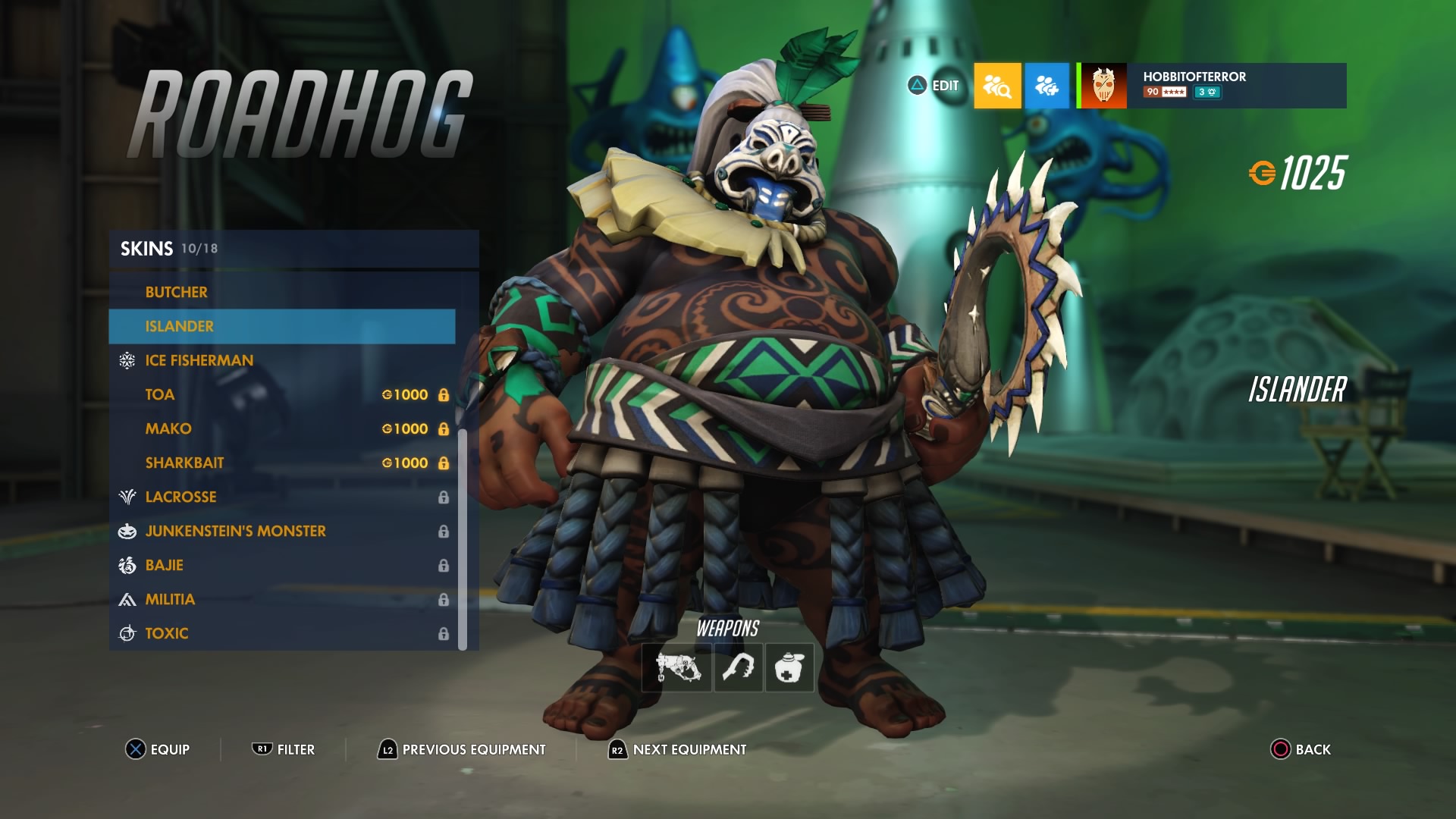Open the Looking for Group icon
The height and width of the screenshot is (819, 1456).
[x=997, y=87]
